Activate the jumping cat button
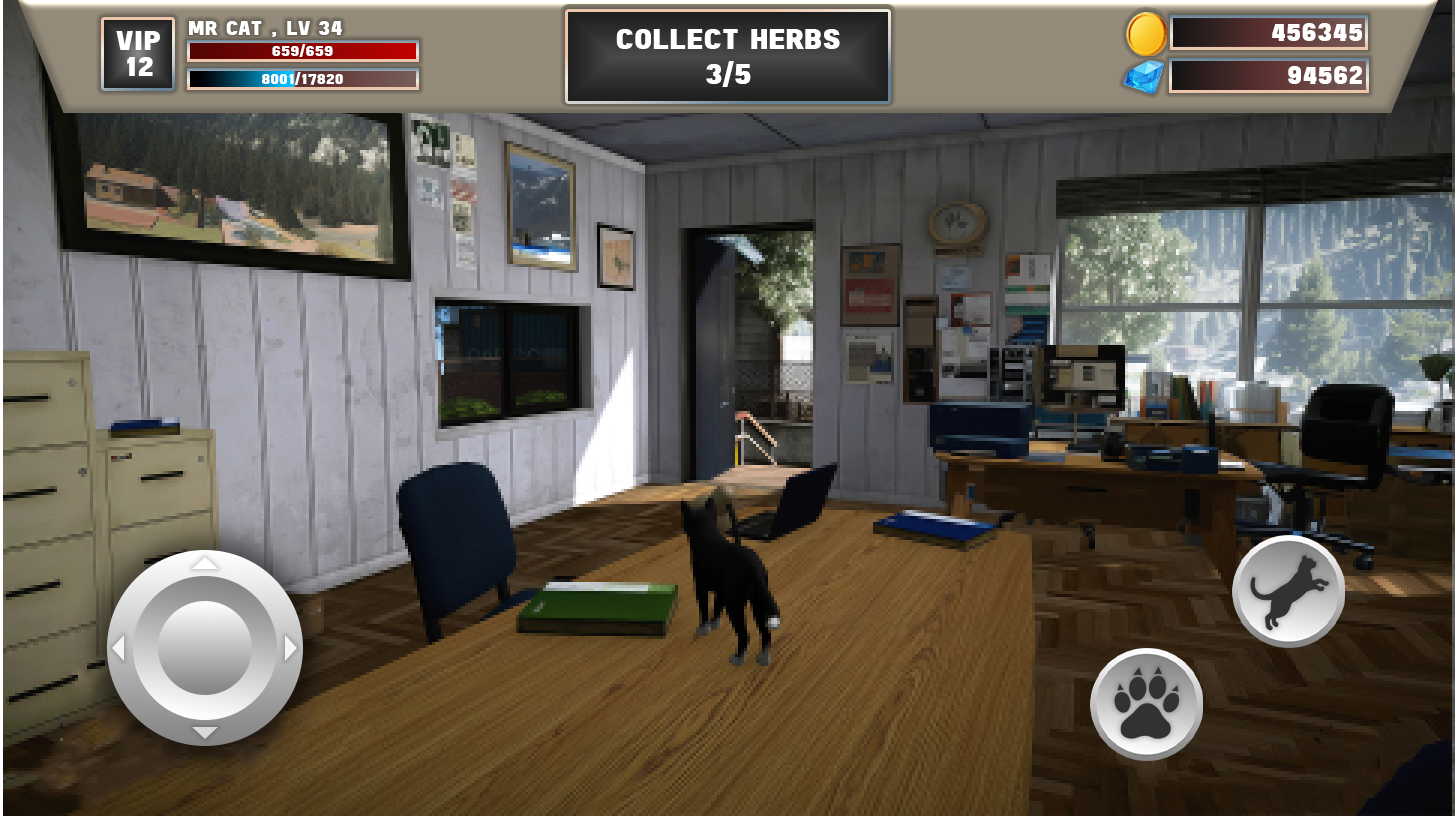This screenshot has height=816, width=1456. click(x=1288, y=591)
